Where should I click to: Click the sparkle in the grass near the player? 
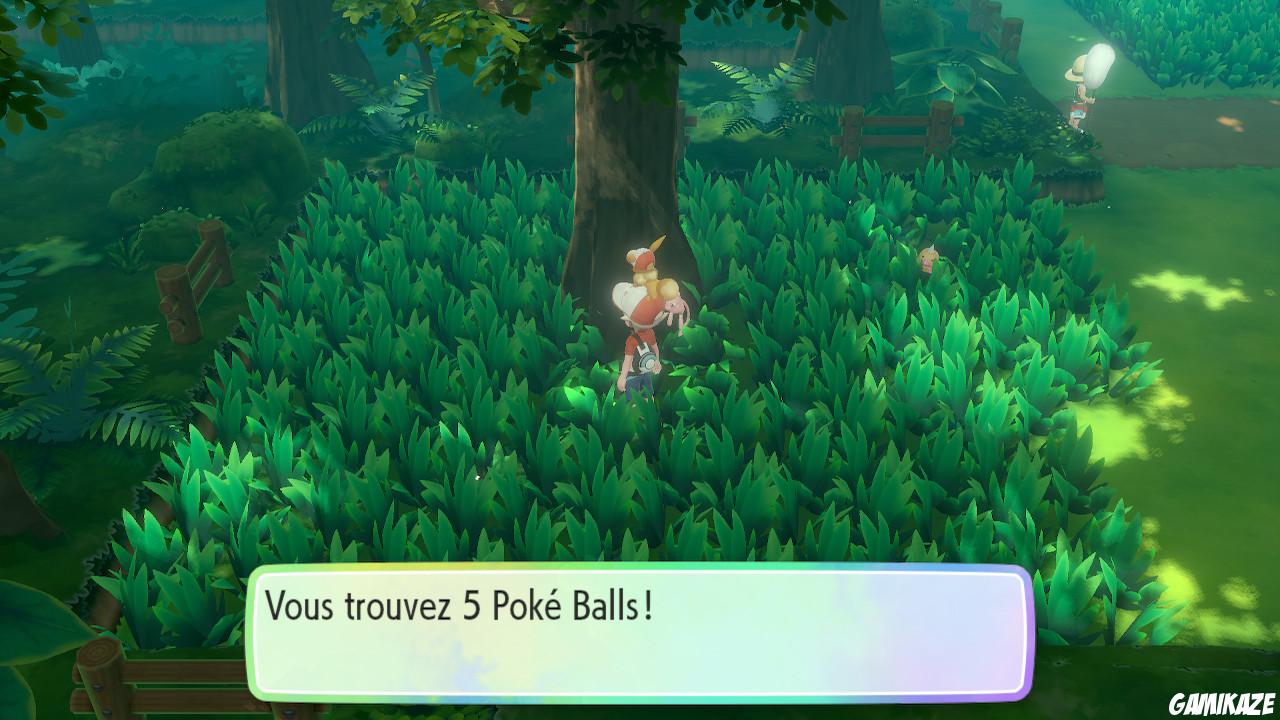click(477, 477)
